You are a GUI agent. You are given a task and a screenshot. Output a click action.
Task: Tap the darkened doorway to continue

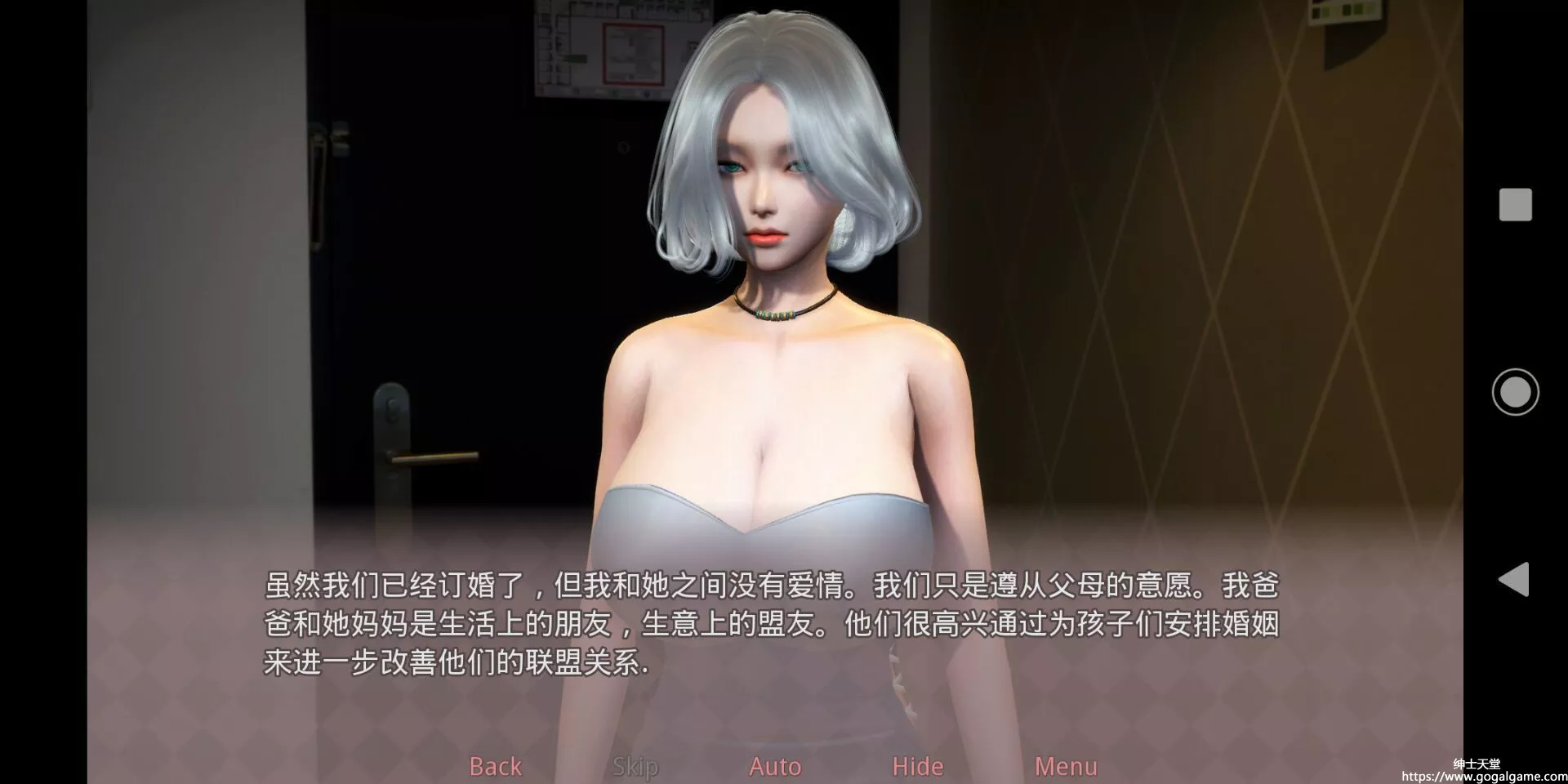(490, 286)
